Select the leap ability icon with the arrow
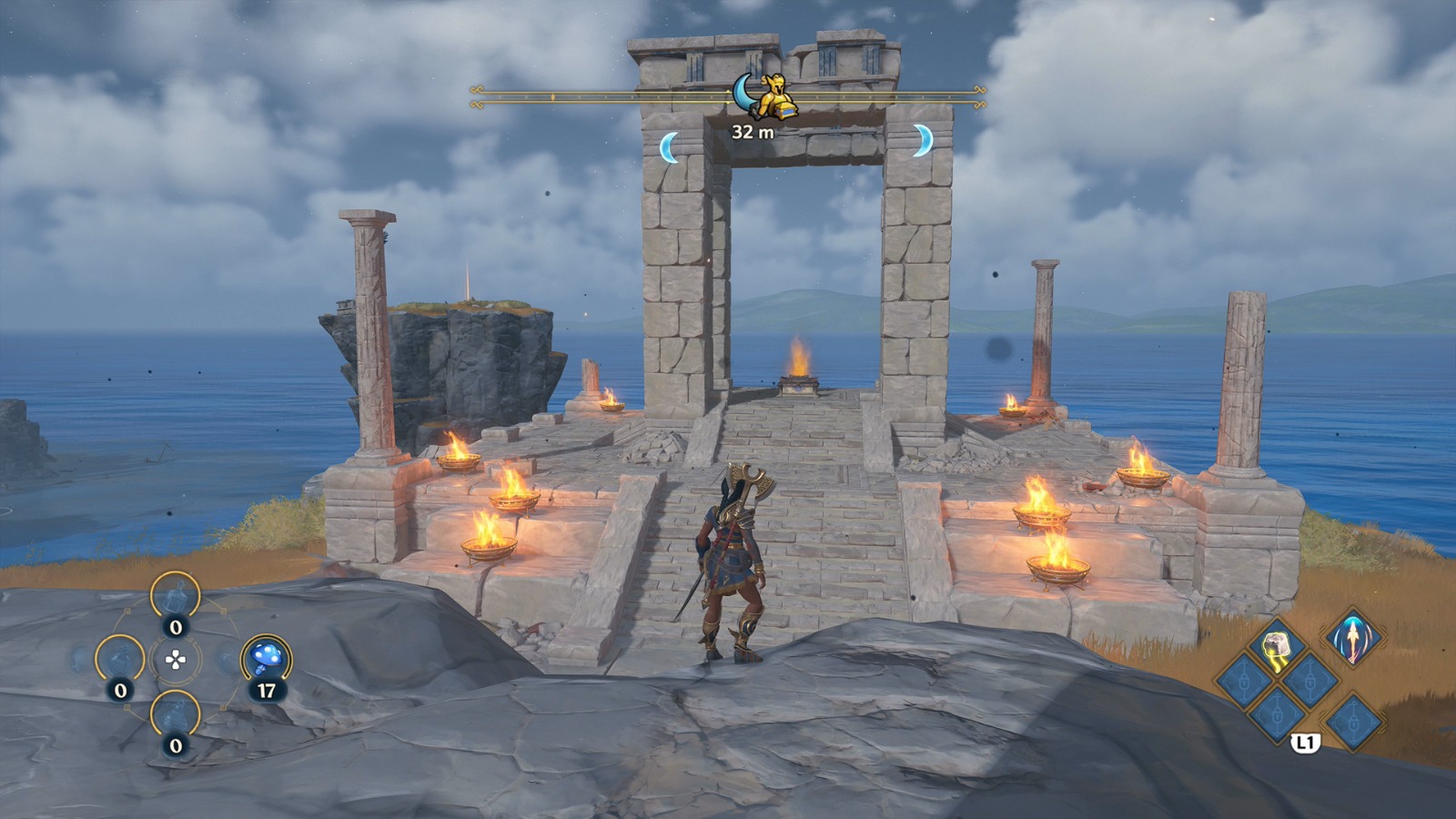Viewport: 1456px width, 819px height. coord(1353,638)
